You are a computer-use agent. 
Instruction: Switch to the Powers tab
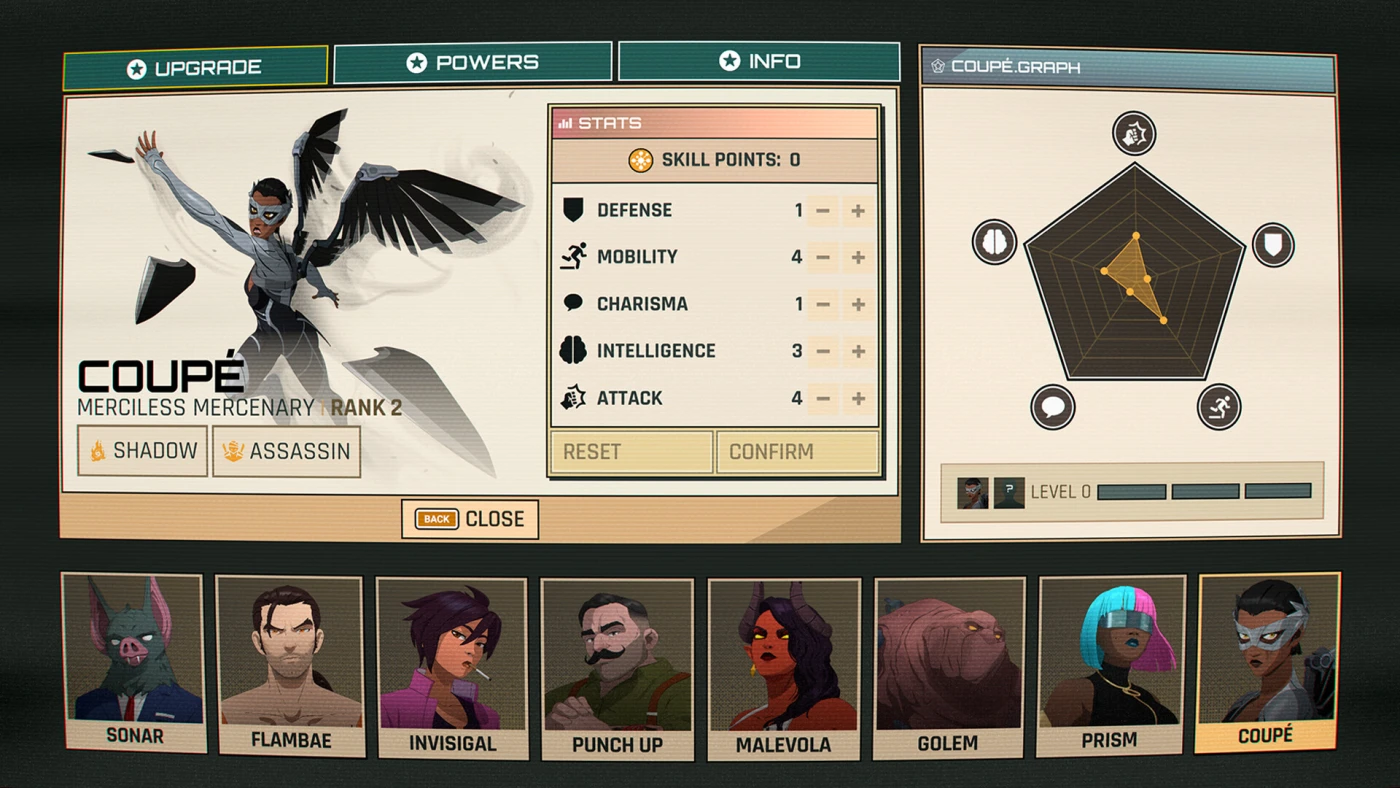[x=472, y=63]
